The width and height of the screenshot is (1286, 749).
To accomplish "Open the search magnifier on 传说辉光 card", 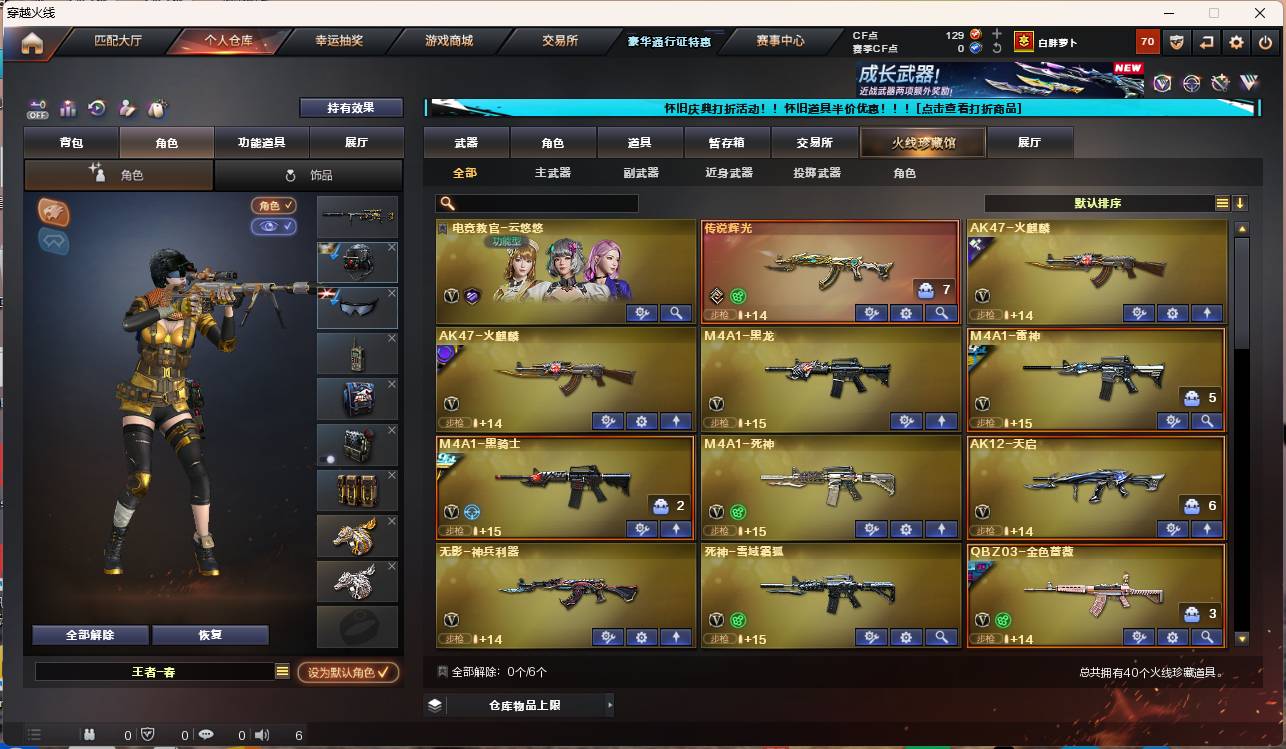I will click(940, 313).
